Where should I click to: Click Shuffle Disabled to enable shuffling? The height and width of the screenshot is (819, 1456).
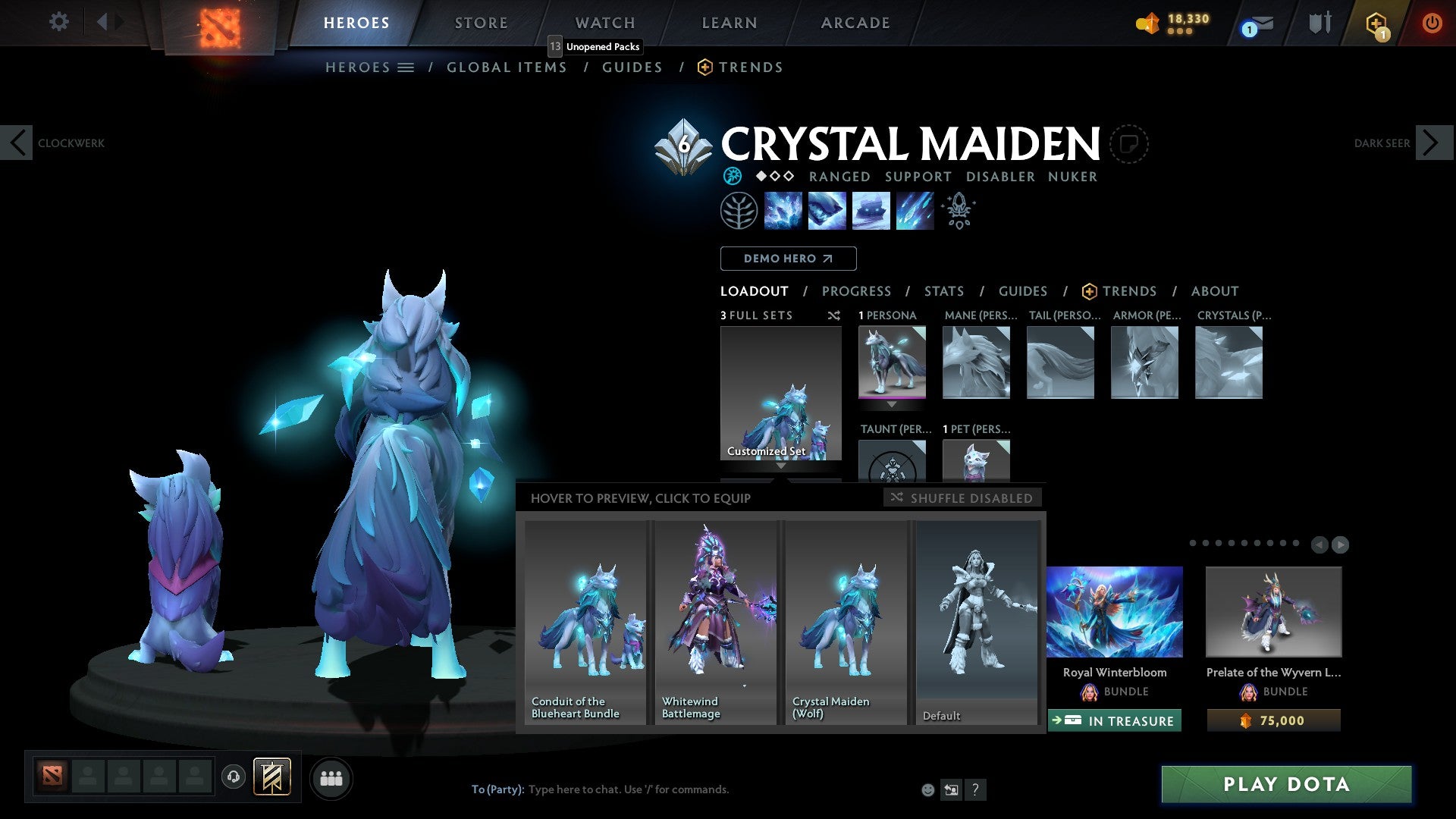962,497
